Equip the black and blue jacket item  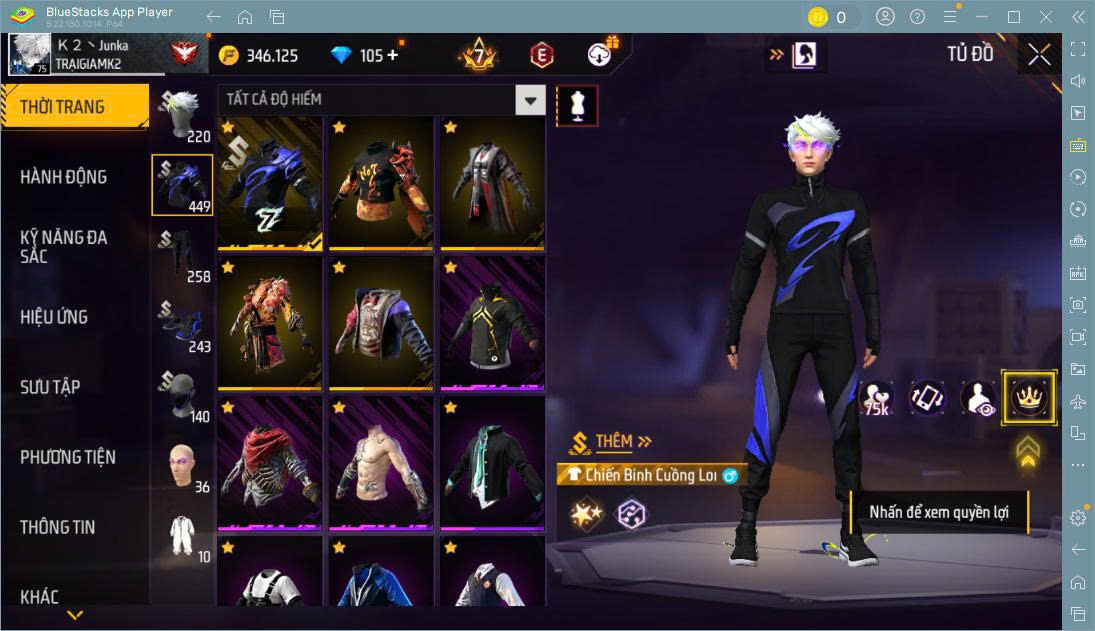point(270,183)
